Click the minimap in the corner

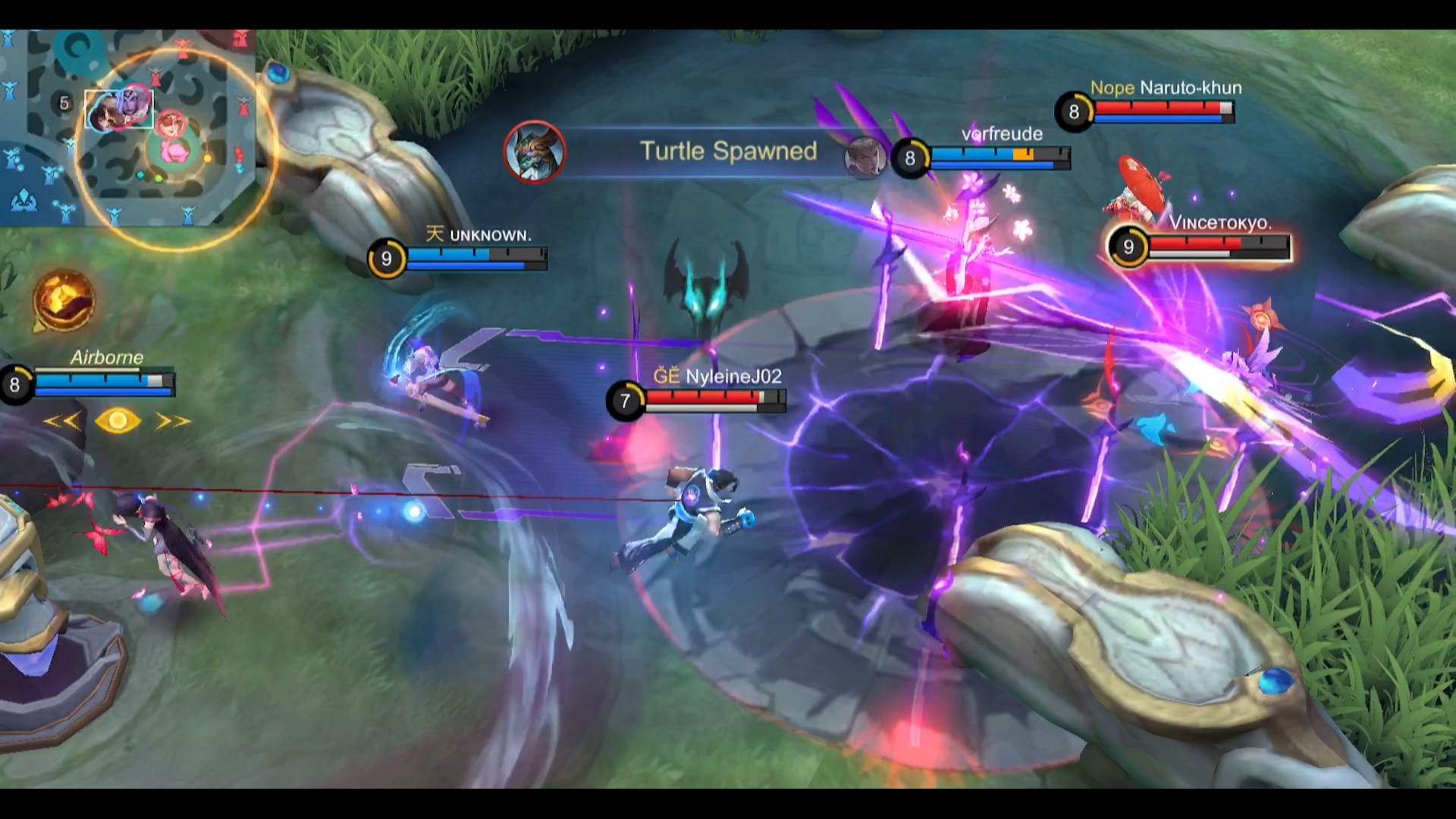[x=127, y=127]
